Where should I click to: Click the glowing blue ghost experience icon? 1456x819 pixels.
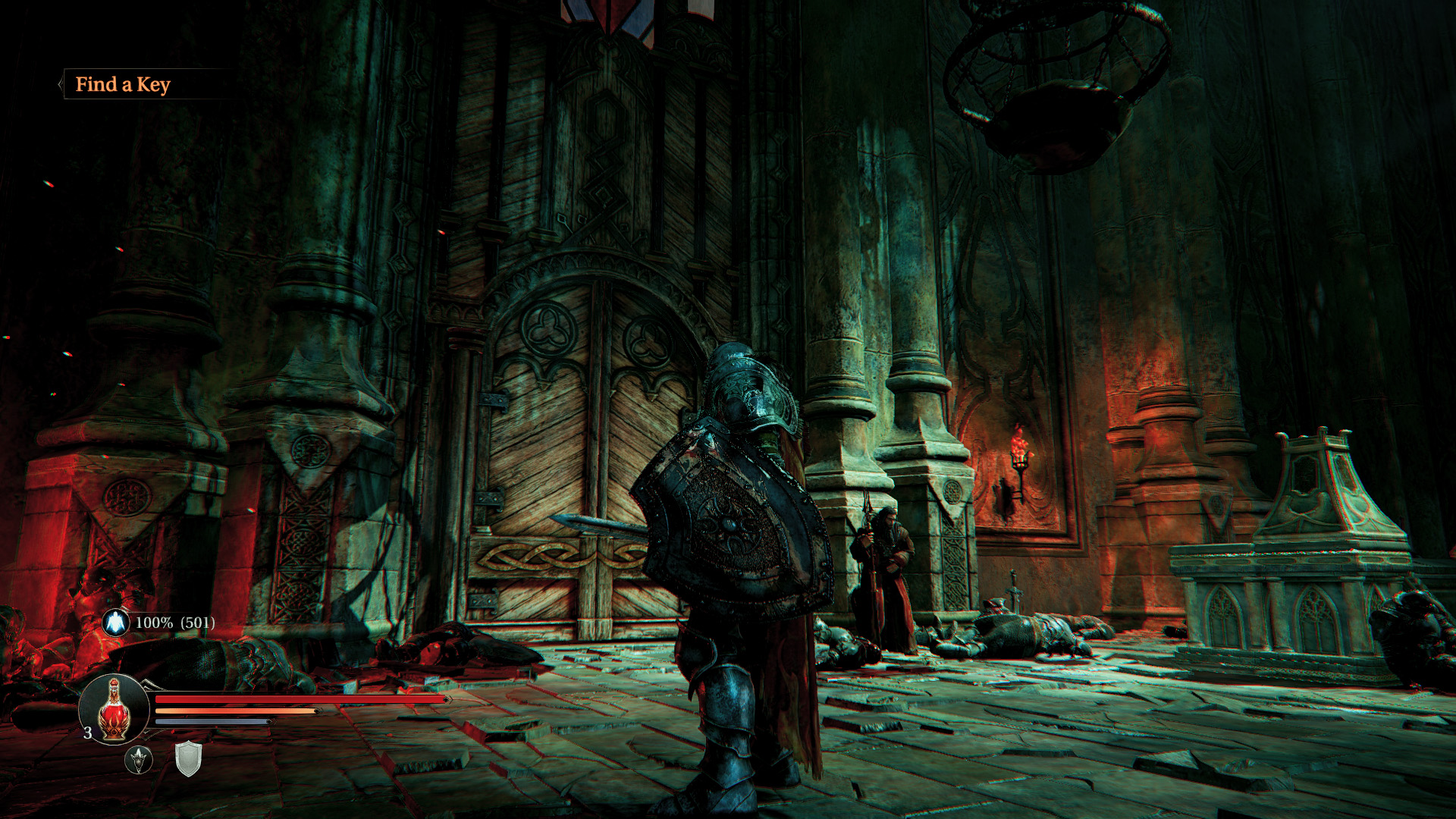(x=115, y=623)
